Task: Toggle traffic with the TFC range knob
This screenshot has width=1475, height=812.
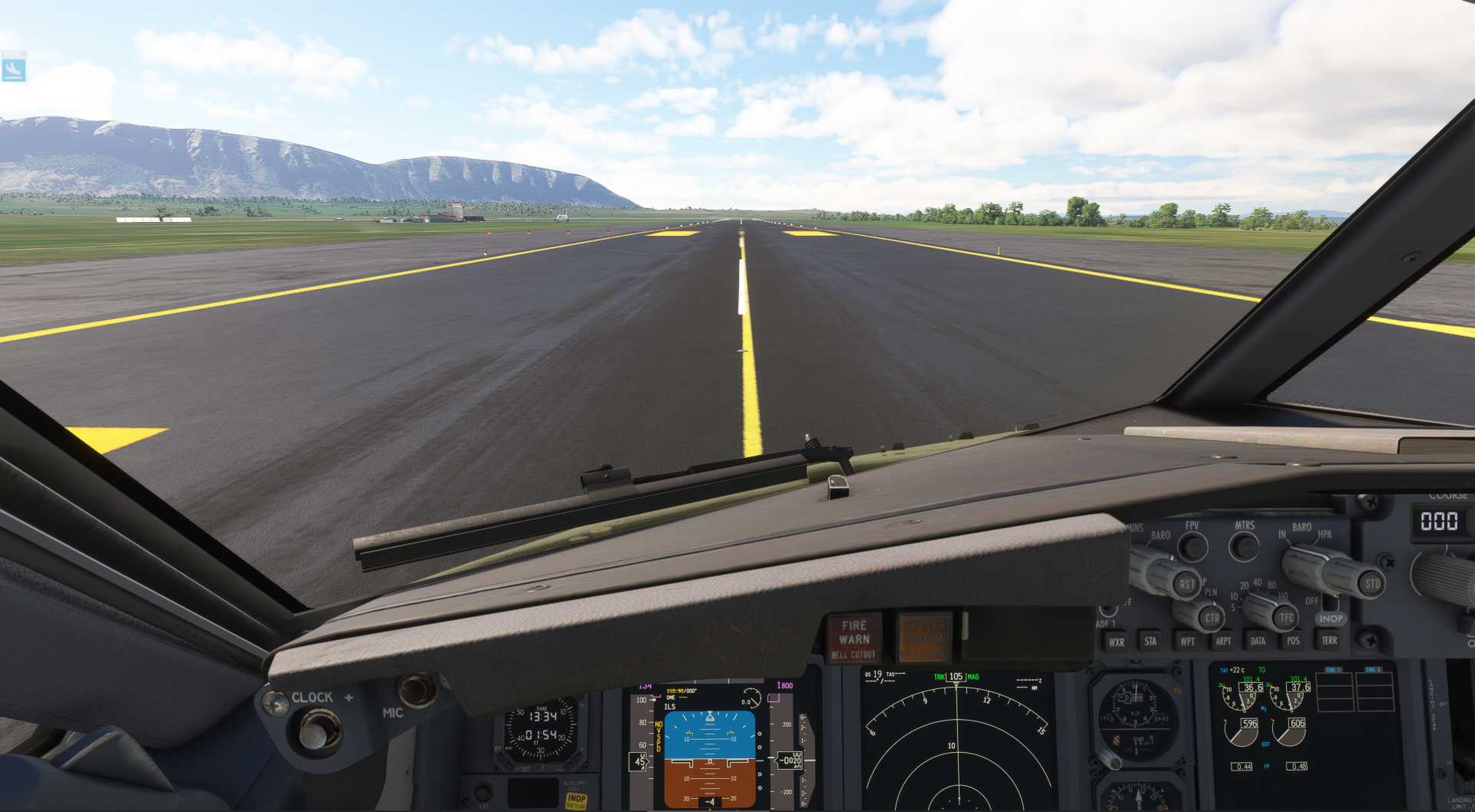Action: (x=1286, y=617)
